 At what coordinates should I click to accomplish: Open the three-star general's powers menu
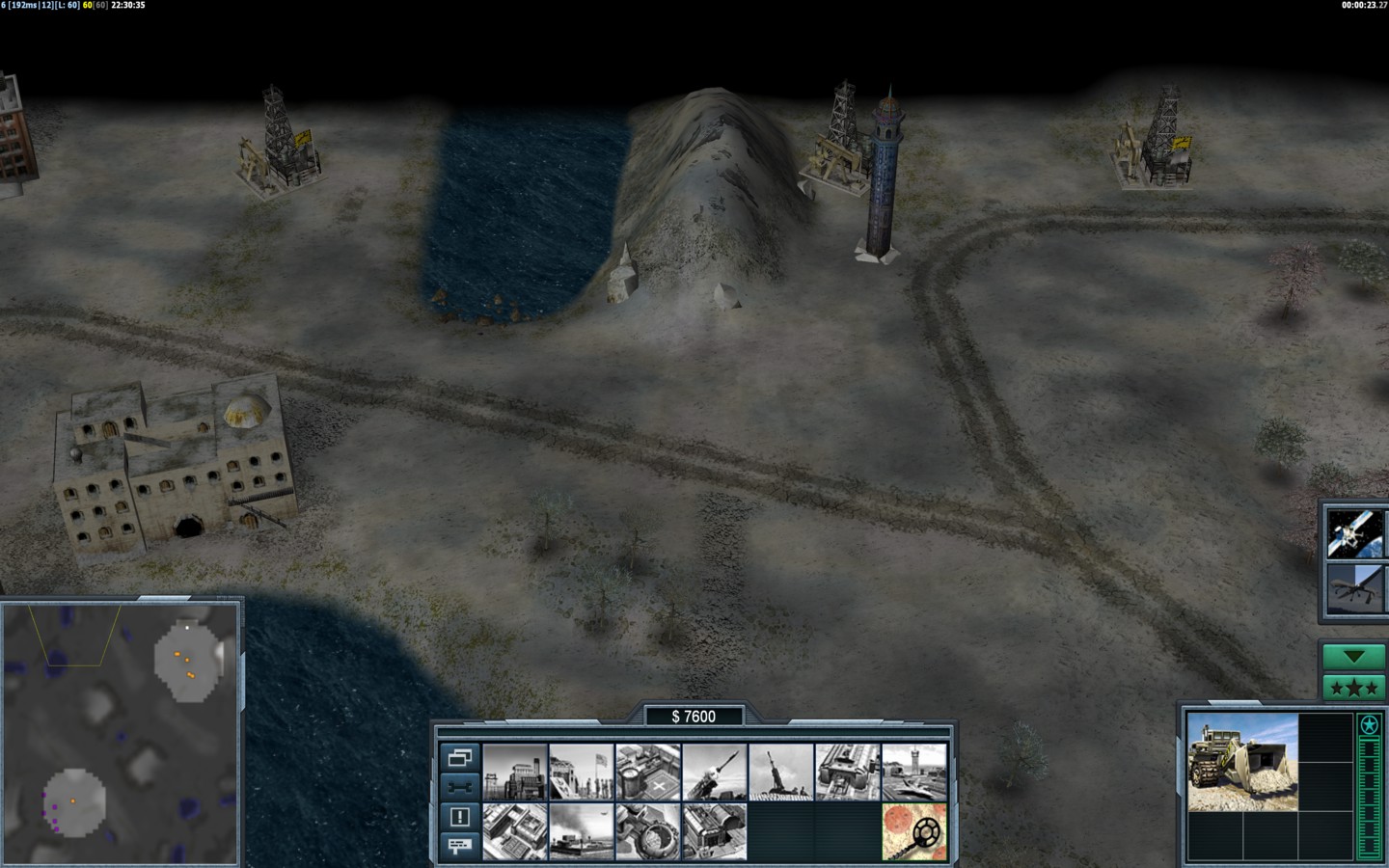click(x=1354, y=688)
